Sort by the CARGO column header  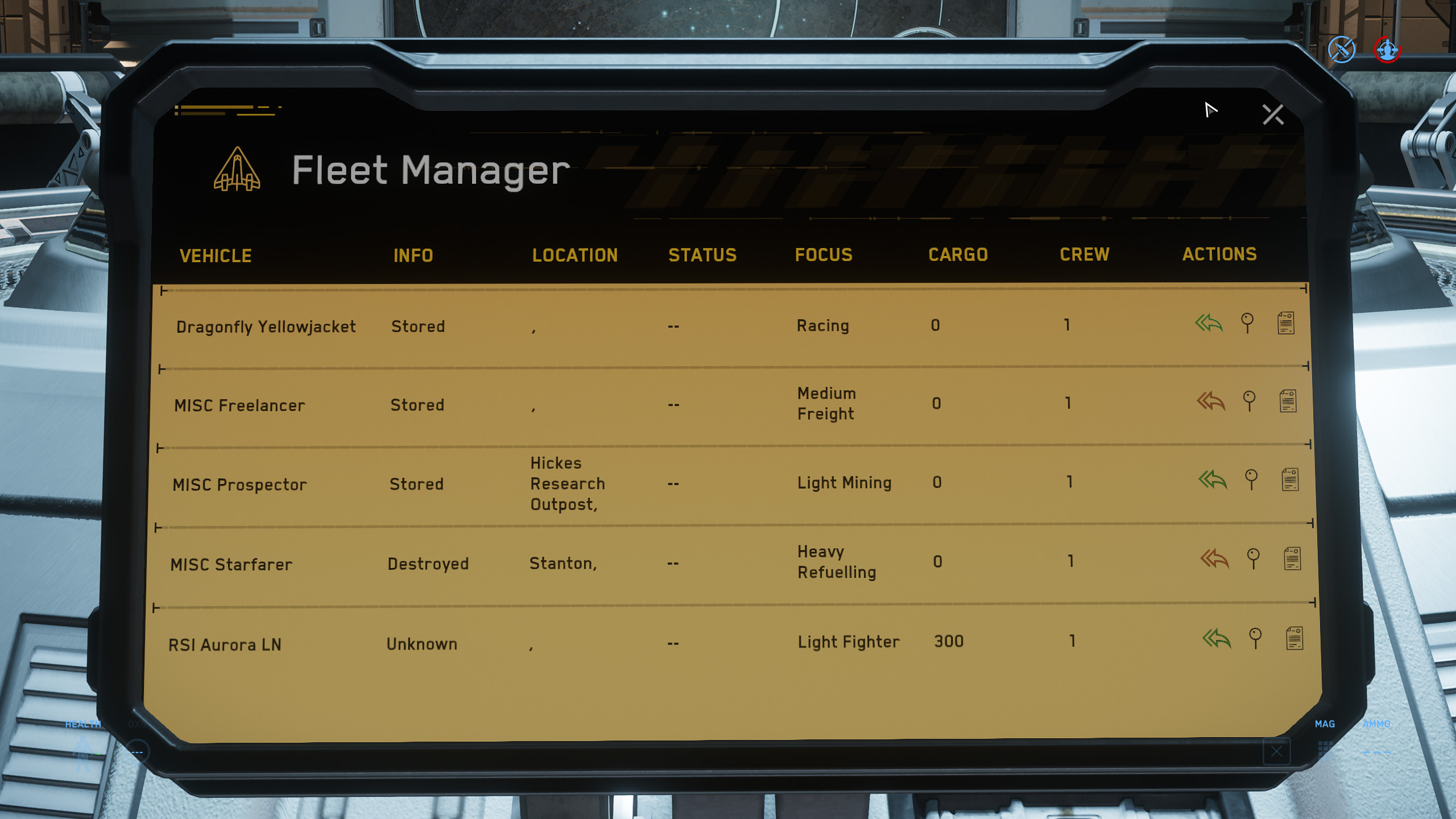[957, 255]
